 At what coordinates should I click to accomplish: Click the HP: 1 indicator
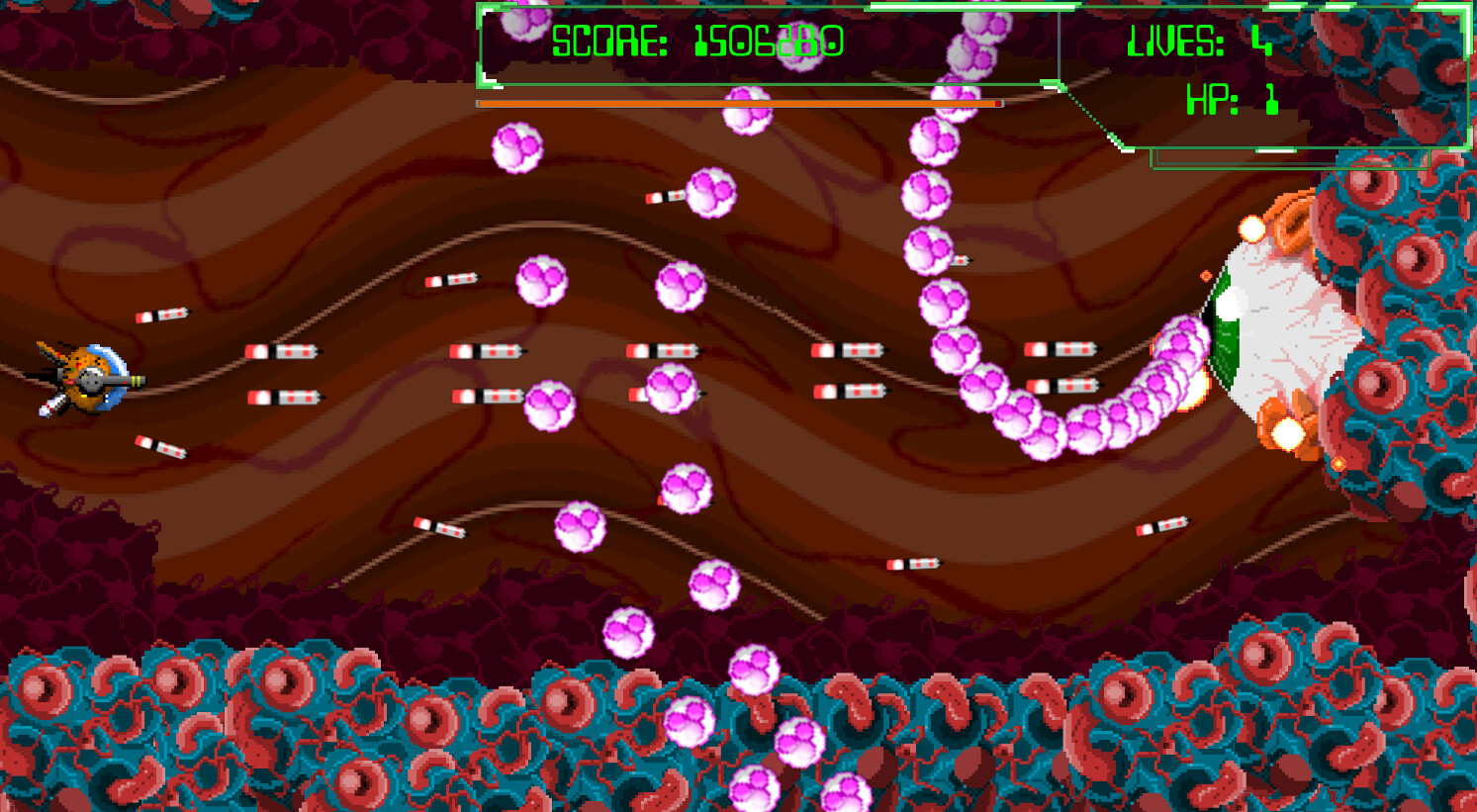click(x=1233, y=99)
